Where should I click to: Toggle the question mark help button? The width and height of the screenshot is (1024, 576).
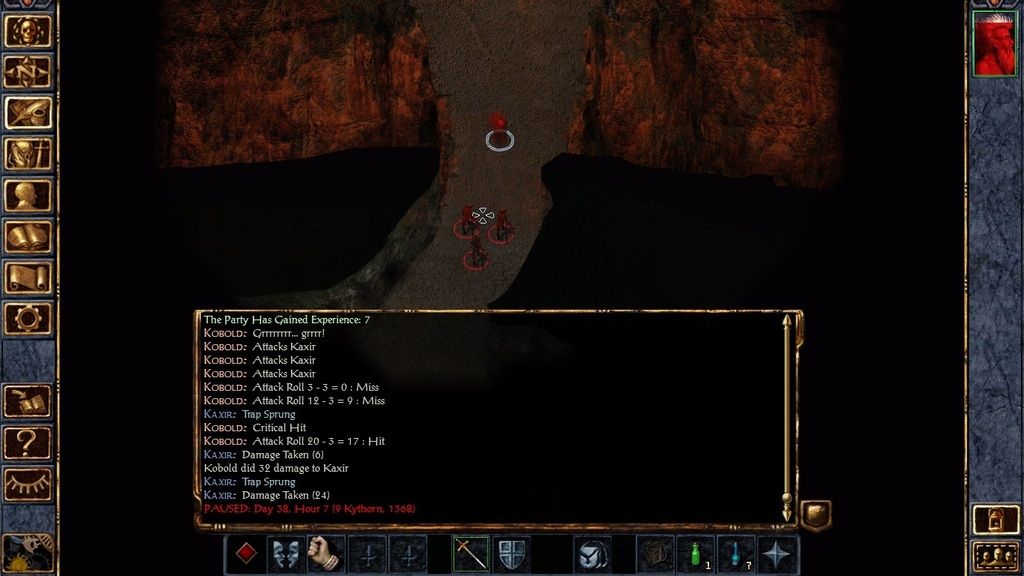[x=28, y=441]
